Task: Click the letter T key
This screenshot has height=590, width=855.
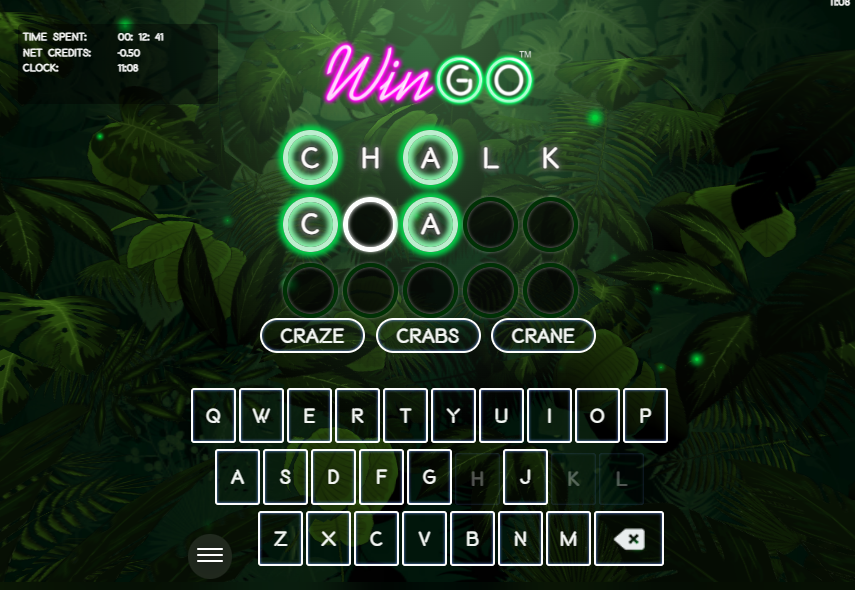Action: [405, 416]
